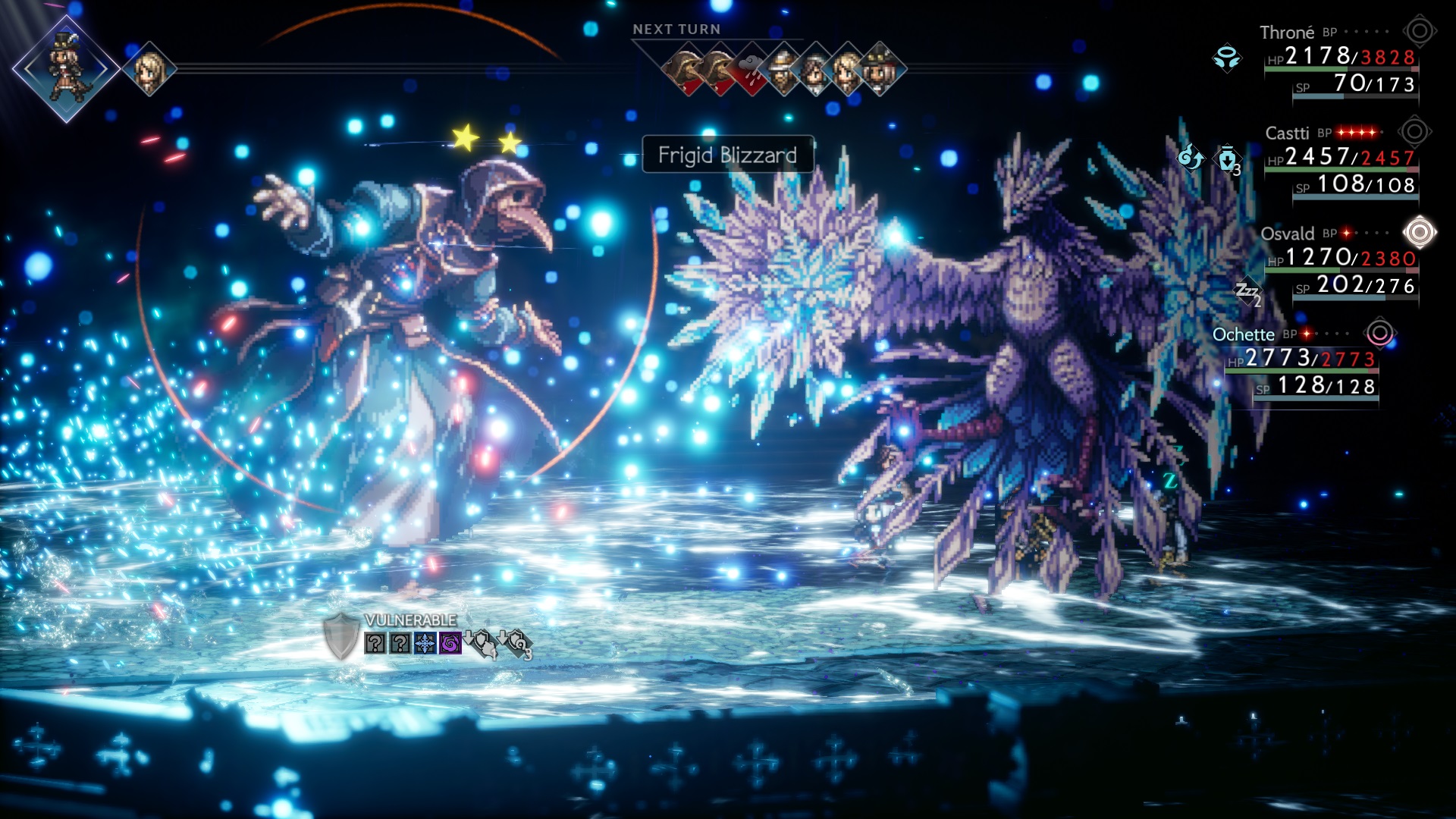Viewport: 1456px width, 819px height.
Task: Select Throné in the party list
Action: tap(1287, 33)
